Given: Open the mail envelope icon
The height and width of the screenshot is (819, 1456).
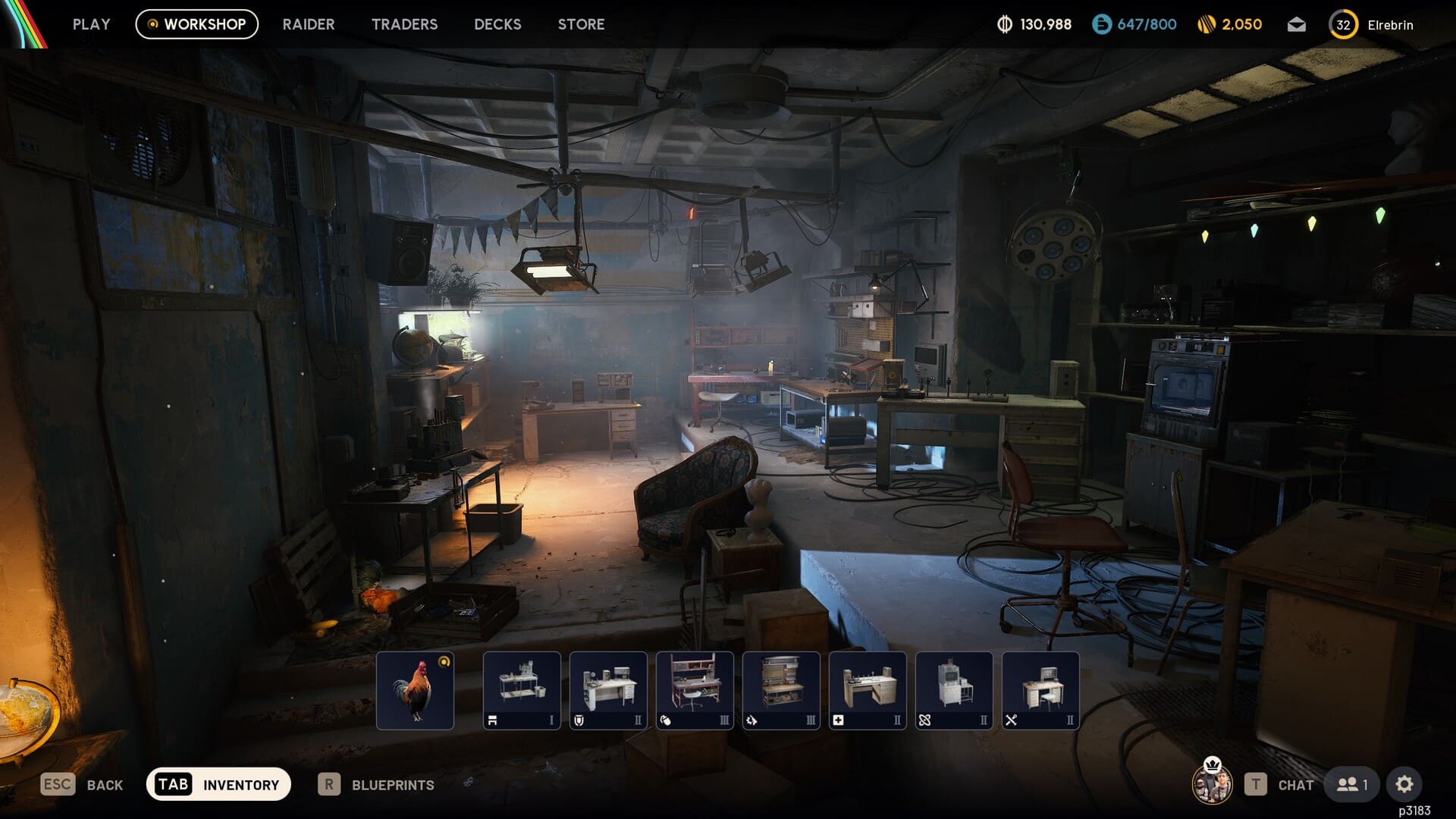Looking at the screenshot, I should point(1297,25).
